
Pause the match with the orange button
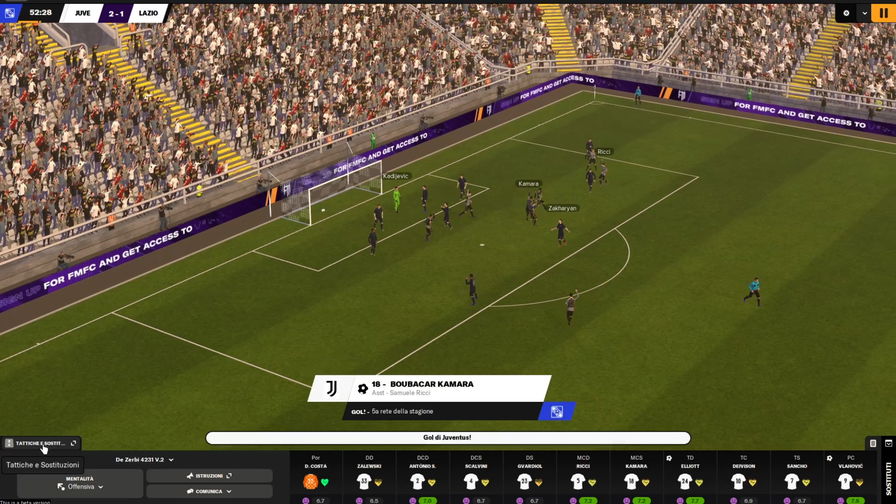coord(884,13)
